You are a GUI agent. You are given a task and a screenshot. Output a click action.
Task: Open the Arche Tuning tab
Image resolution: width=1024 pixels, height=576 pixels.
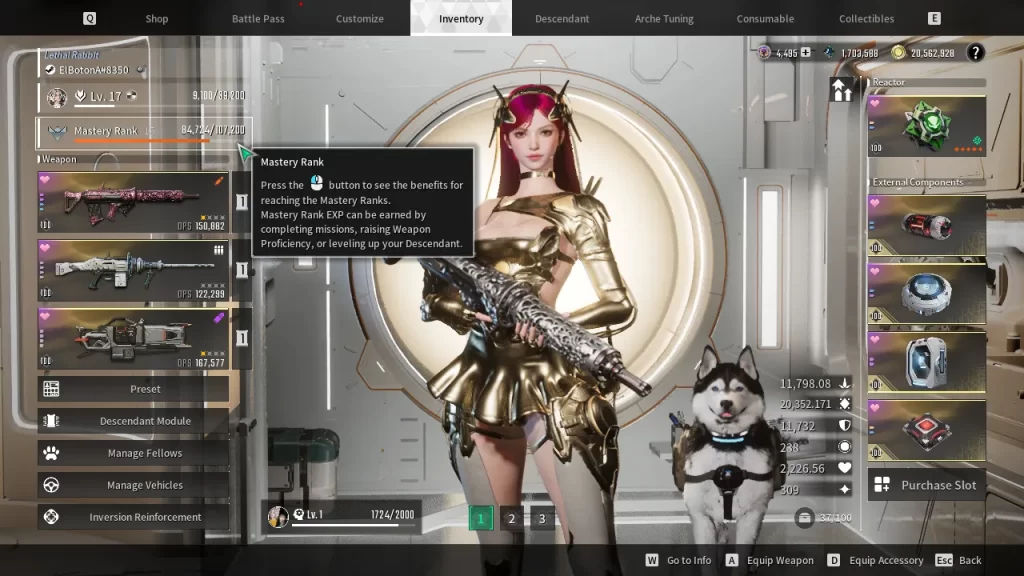tap(664, 19)
